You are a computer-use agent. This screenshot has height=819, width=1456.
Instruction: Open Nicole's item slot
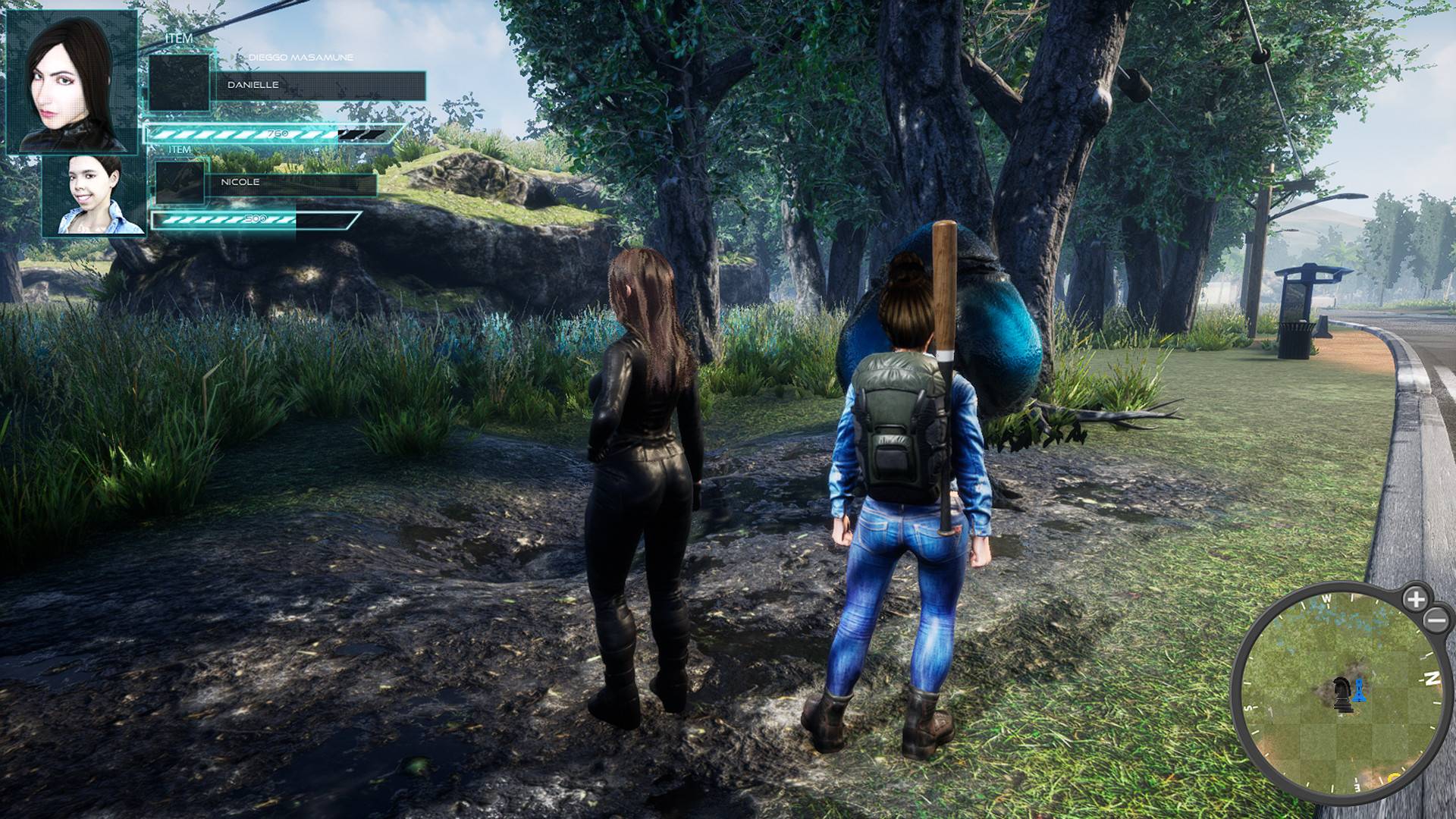(x=180, y=182)
